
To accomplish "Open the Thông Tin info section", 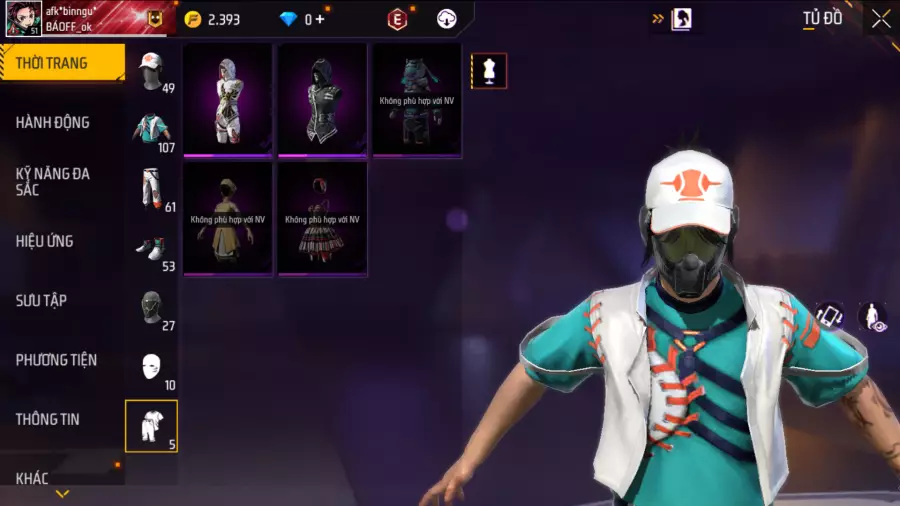I will (62, 419).
